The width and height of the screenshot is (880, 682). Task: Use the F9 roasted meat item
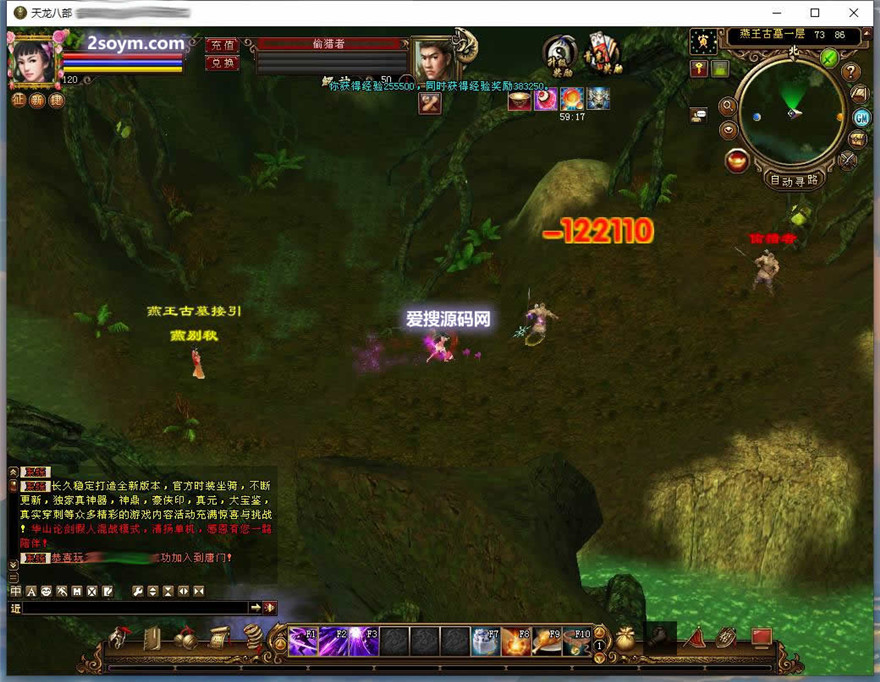coord(546,641)
